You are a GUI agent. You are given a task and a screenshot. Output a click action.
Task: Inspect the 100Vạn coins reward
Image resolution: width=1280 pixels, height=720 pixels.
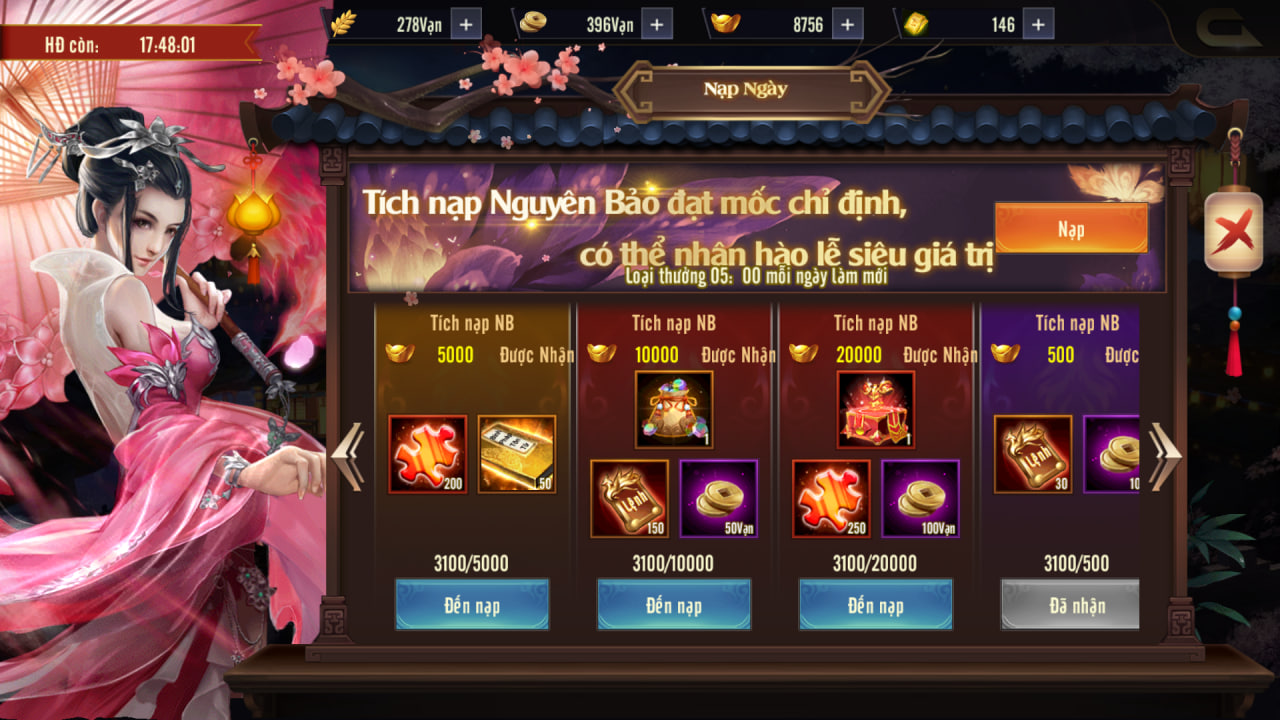point(920,498)
